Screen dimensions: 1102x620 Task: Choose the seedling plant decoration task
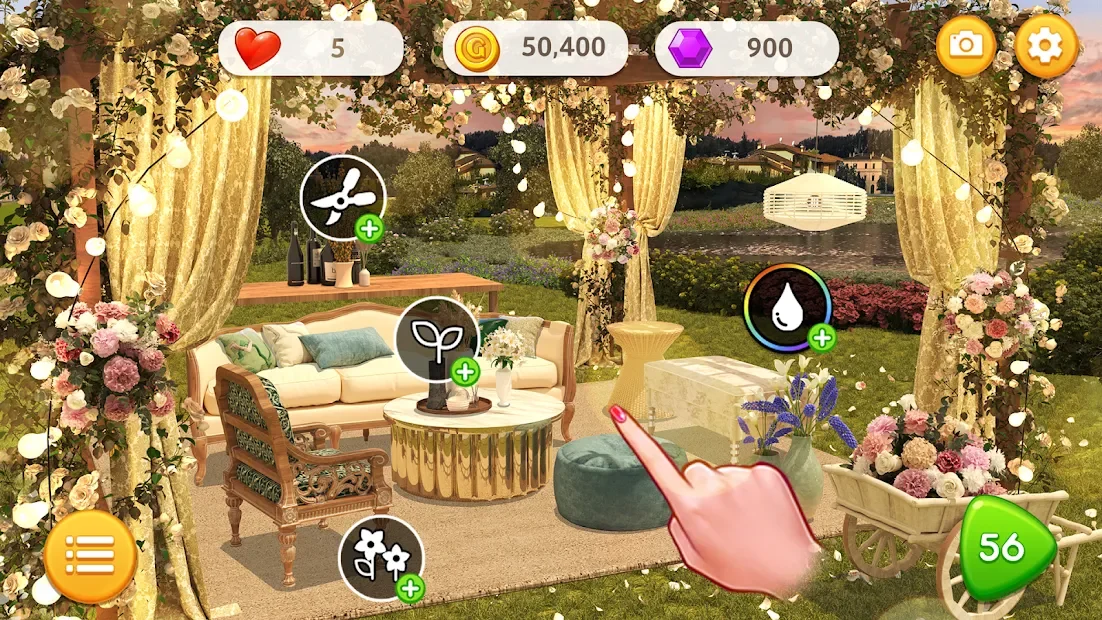click(438, 340)
